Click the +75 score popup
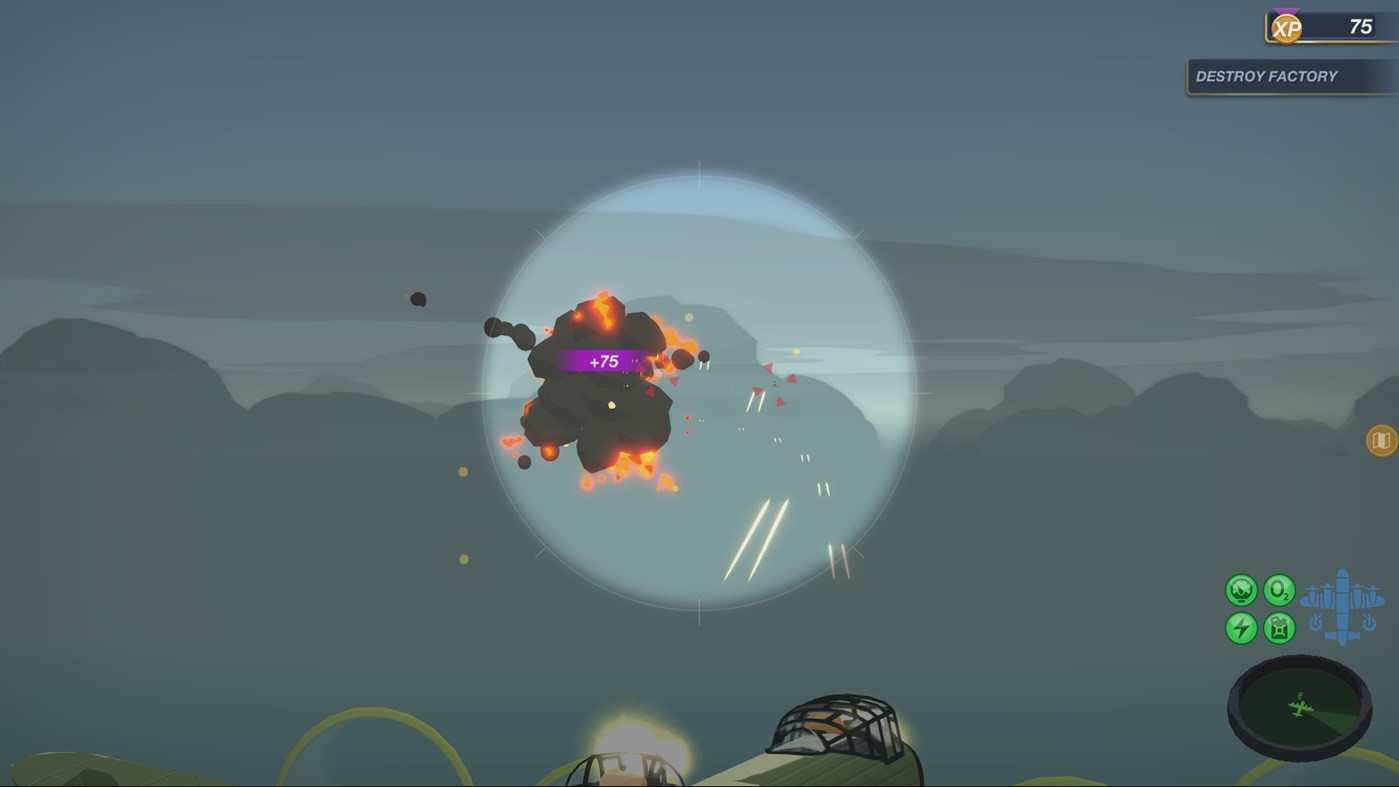1399x787 pixels. point(603,360)
